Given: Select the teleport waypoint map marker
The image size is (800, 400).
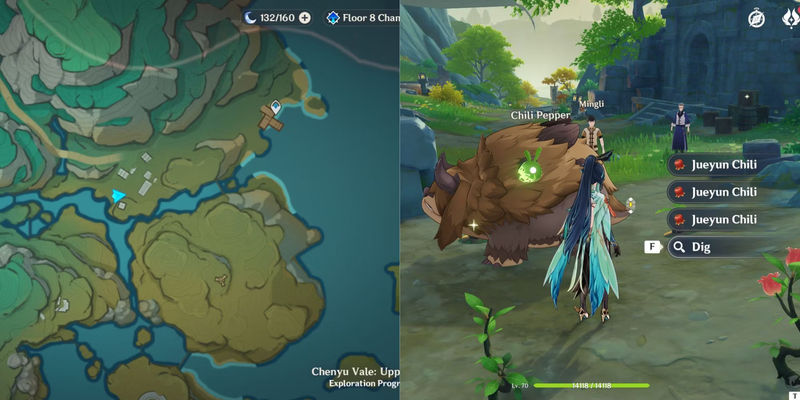Looking at the screenshot, I should tap(276, 104).
